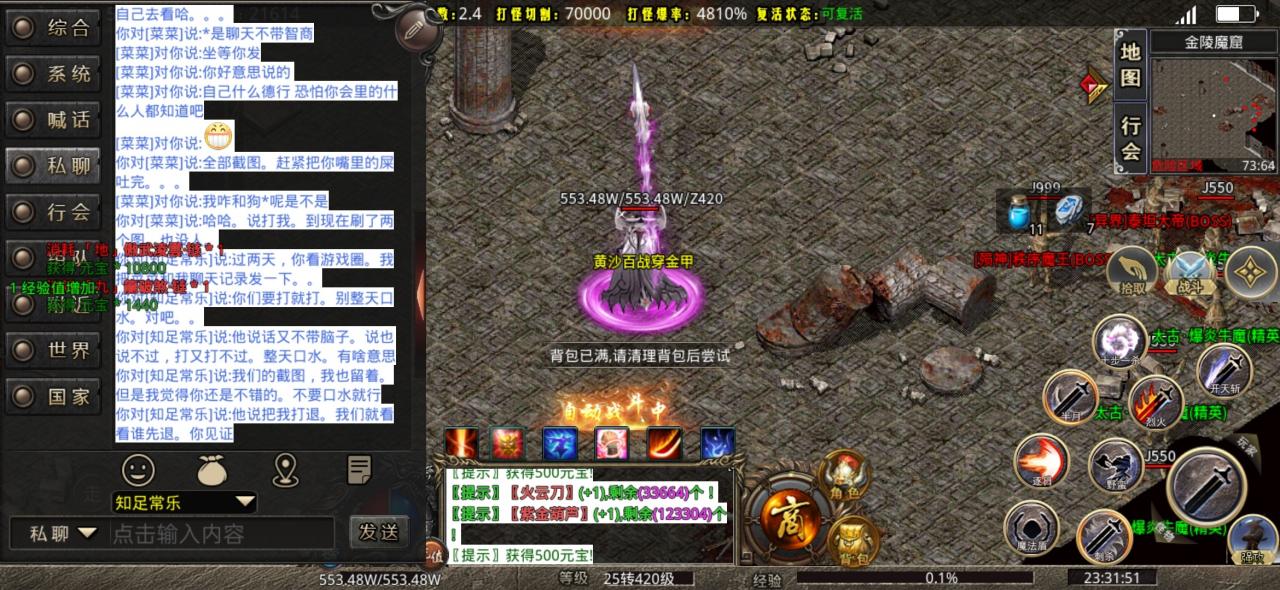Activate the 烈火 flame sword skill
The image size is (1280, 590).
[1157, 403]
